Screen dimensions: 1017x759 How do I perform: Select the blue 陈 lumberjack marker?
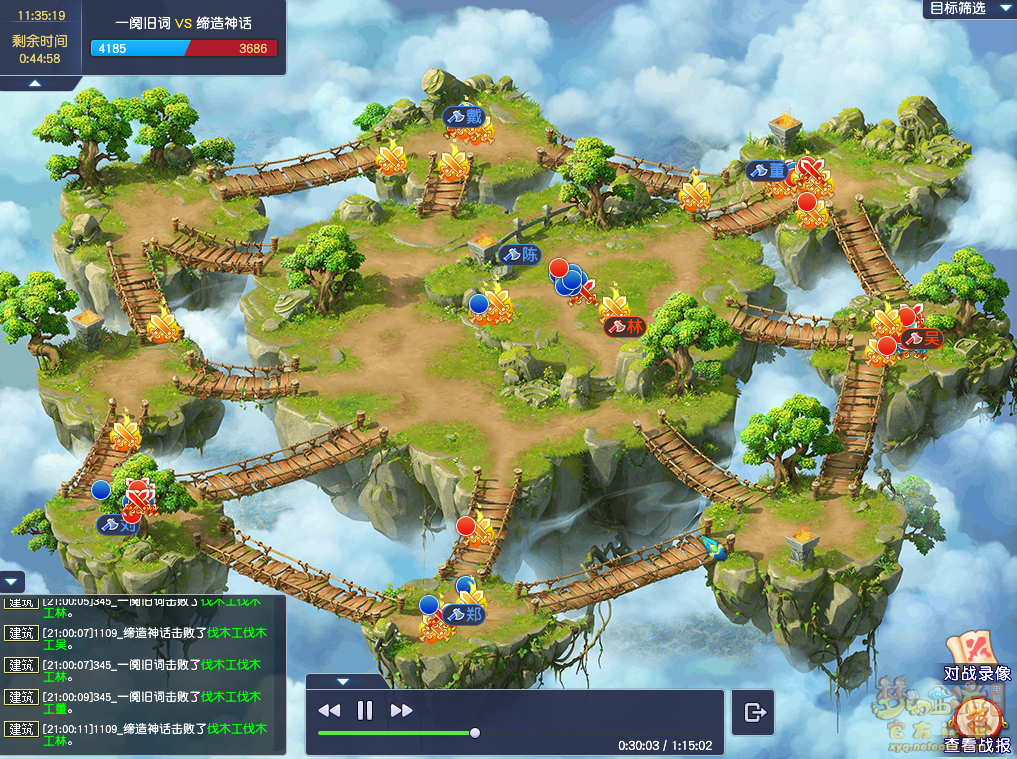point(519,254)
